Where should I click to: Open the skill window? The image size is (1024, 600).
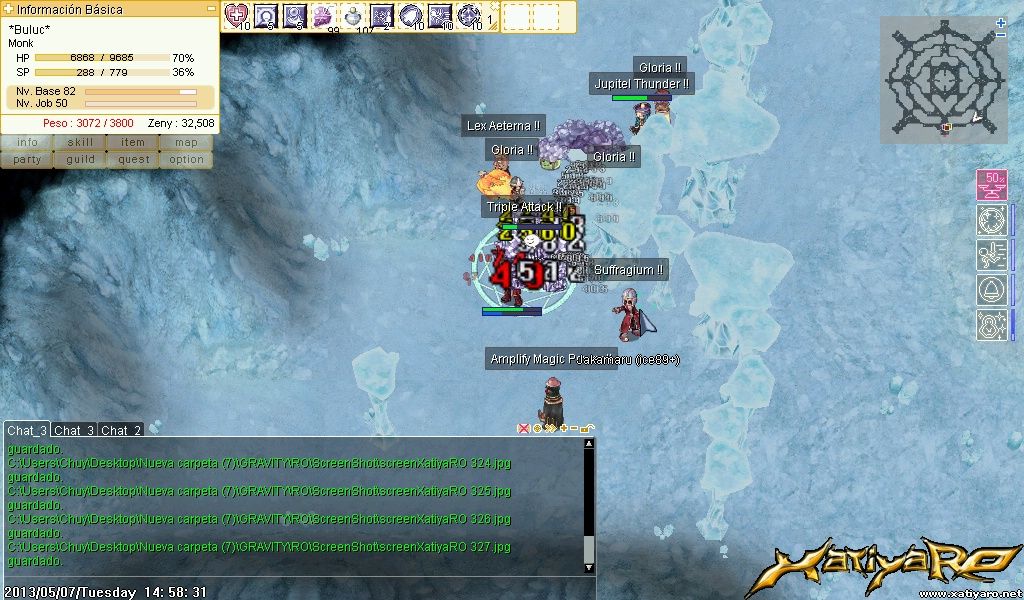tap(80, 143)
